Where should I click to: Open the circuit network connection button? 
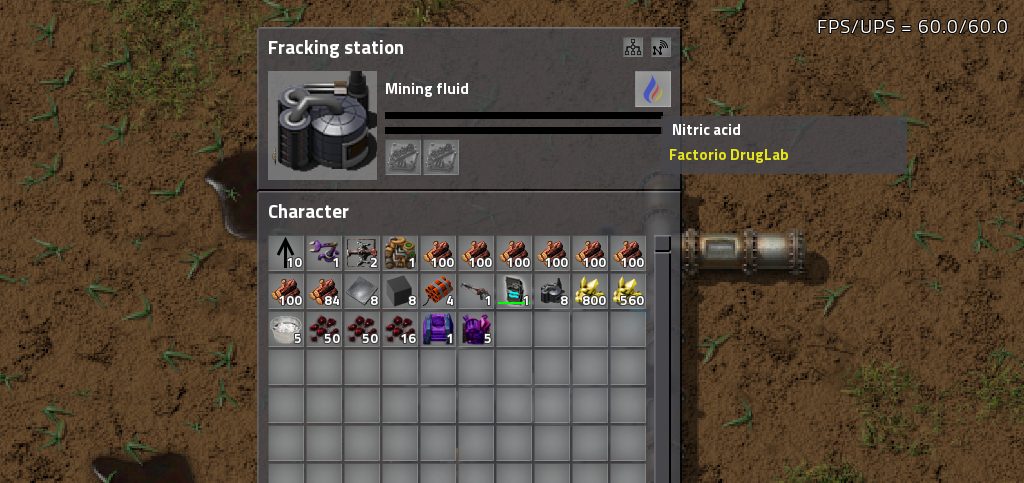tap(632, 47)
